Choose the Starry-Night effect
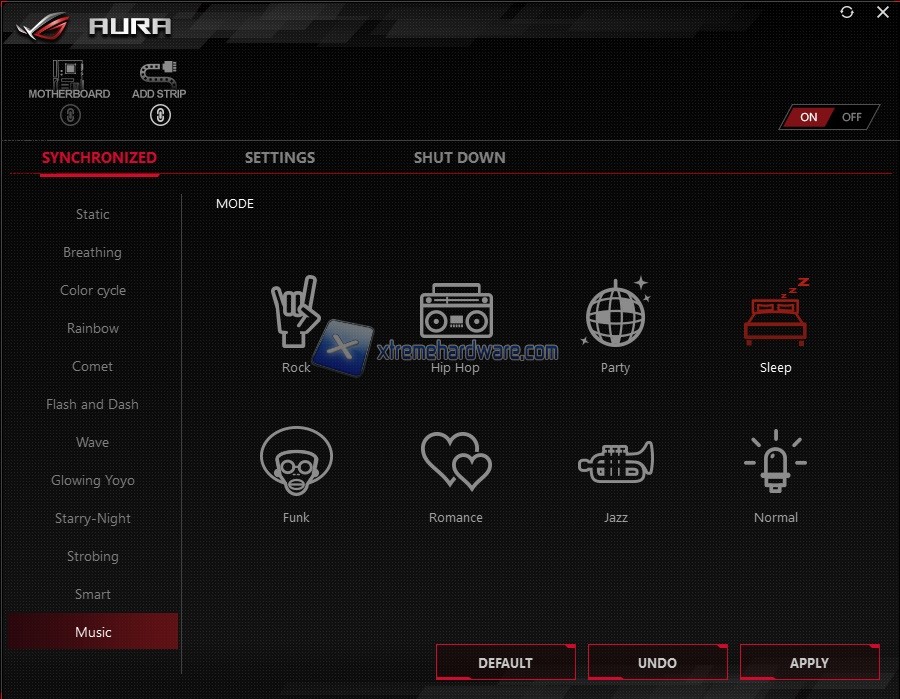This screenshot has width=900, height=699. [x=93, y=518]
